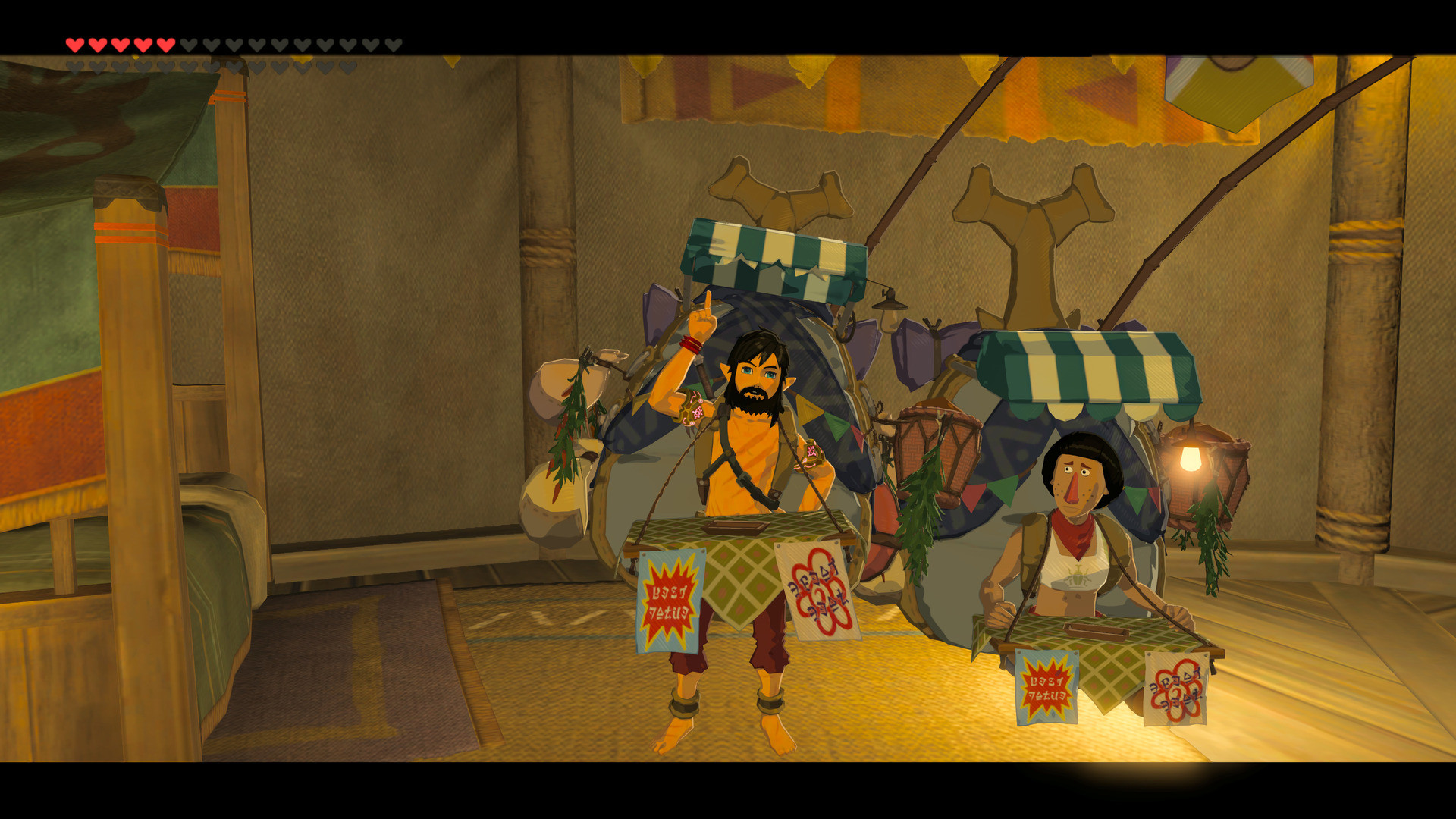Click the first red heart in the HUD
1456x819 pixels.
click(x=74, y=43)
